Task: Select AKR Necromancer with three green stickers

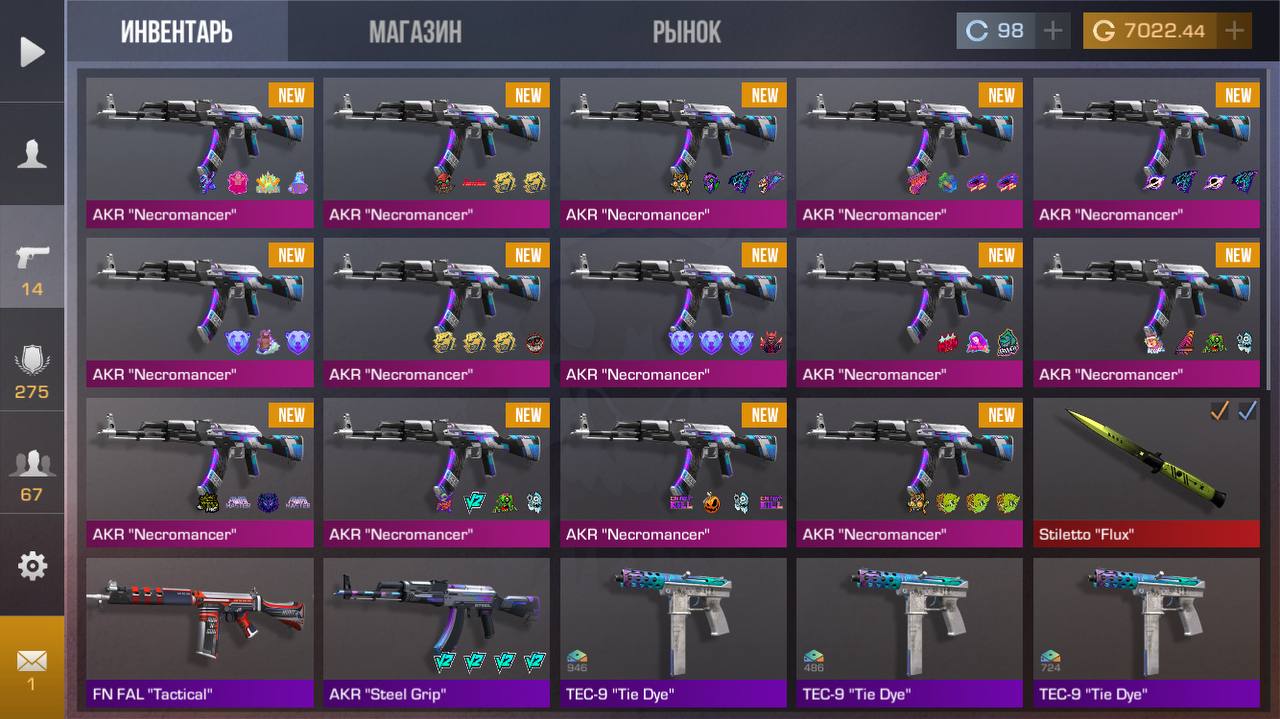Action: coord(909,472)
